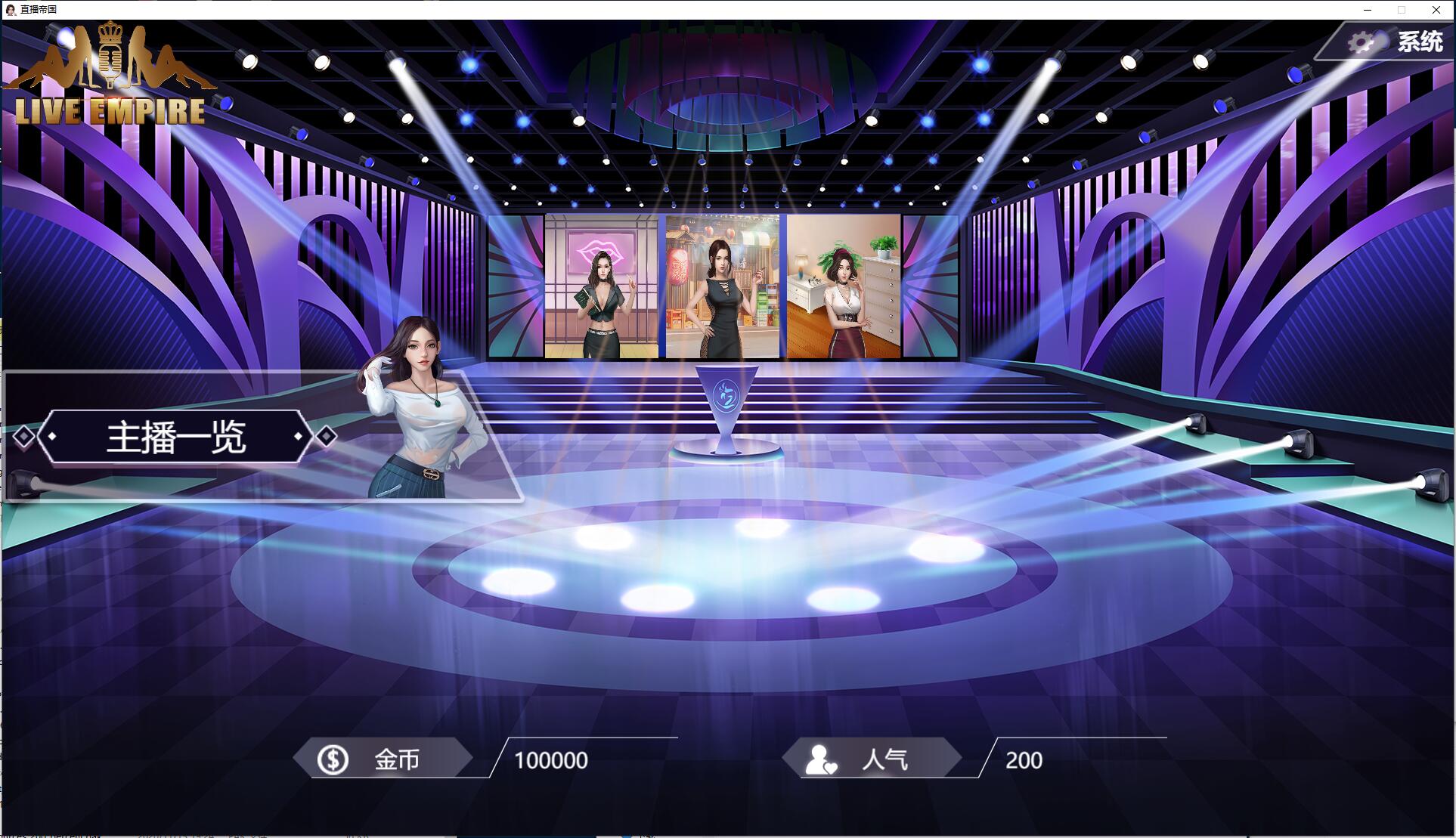Screen dimensions: 1456x838
Task: Select the streamer thumbnail with pink neon lips
Action: click(601, 286)
